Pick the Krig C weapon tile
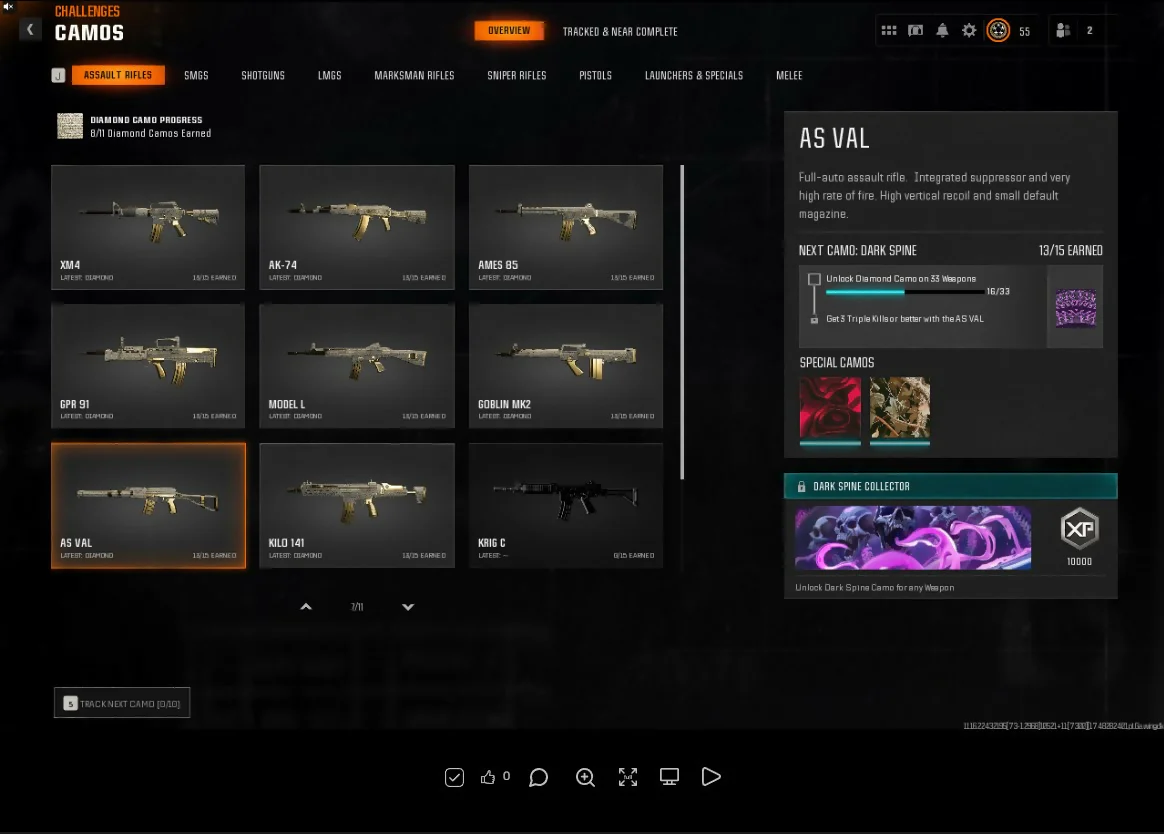1164x834 pixels. pos(566,505)
